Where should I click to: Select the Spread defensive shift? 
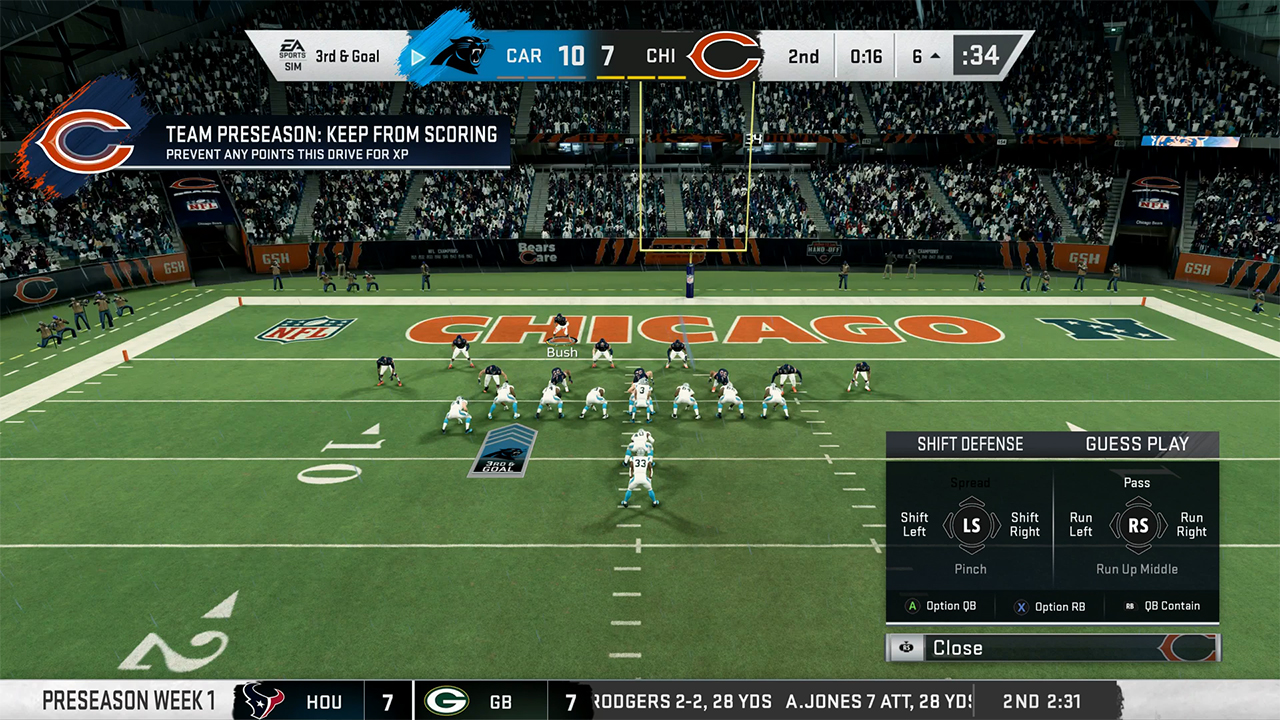pyautogui.click(x=970, y=483)
